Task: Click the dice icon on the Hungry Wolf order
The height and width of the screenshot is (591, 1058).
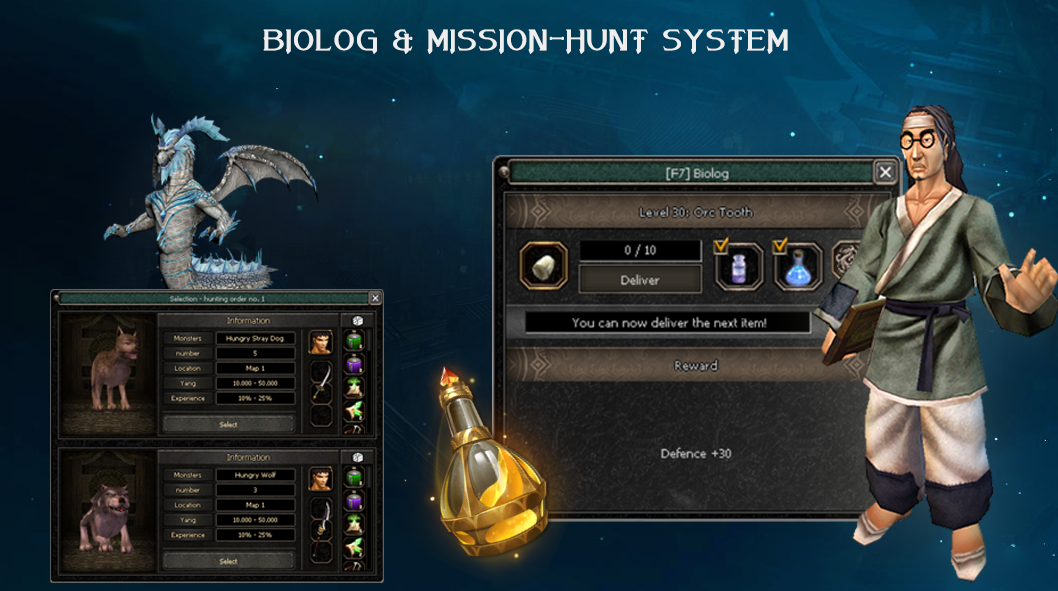Action: (x=357, y=457)
